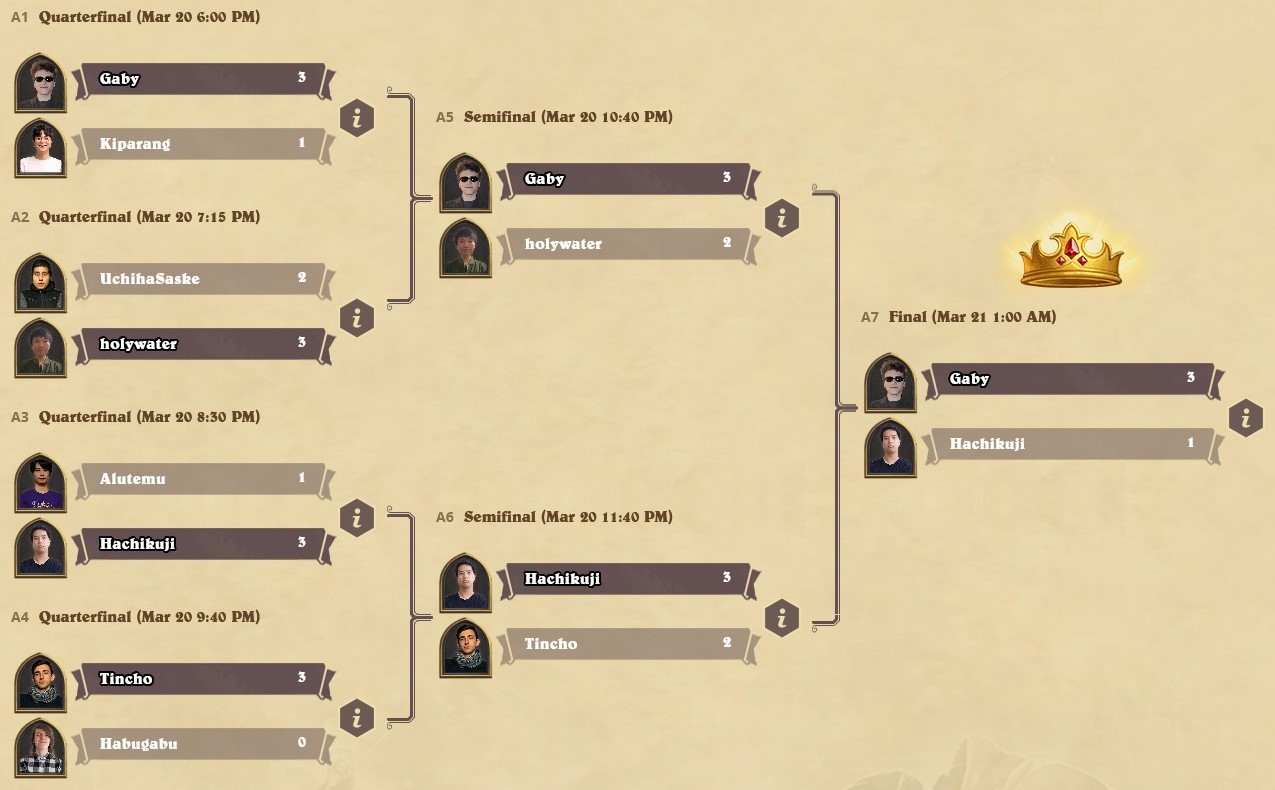This screenshot has width=1275, height=790.
Task: Select Gaby's banner in the Final
Action: click(x=1068, y=379)
